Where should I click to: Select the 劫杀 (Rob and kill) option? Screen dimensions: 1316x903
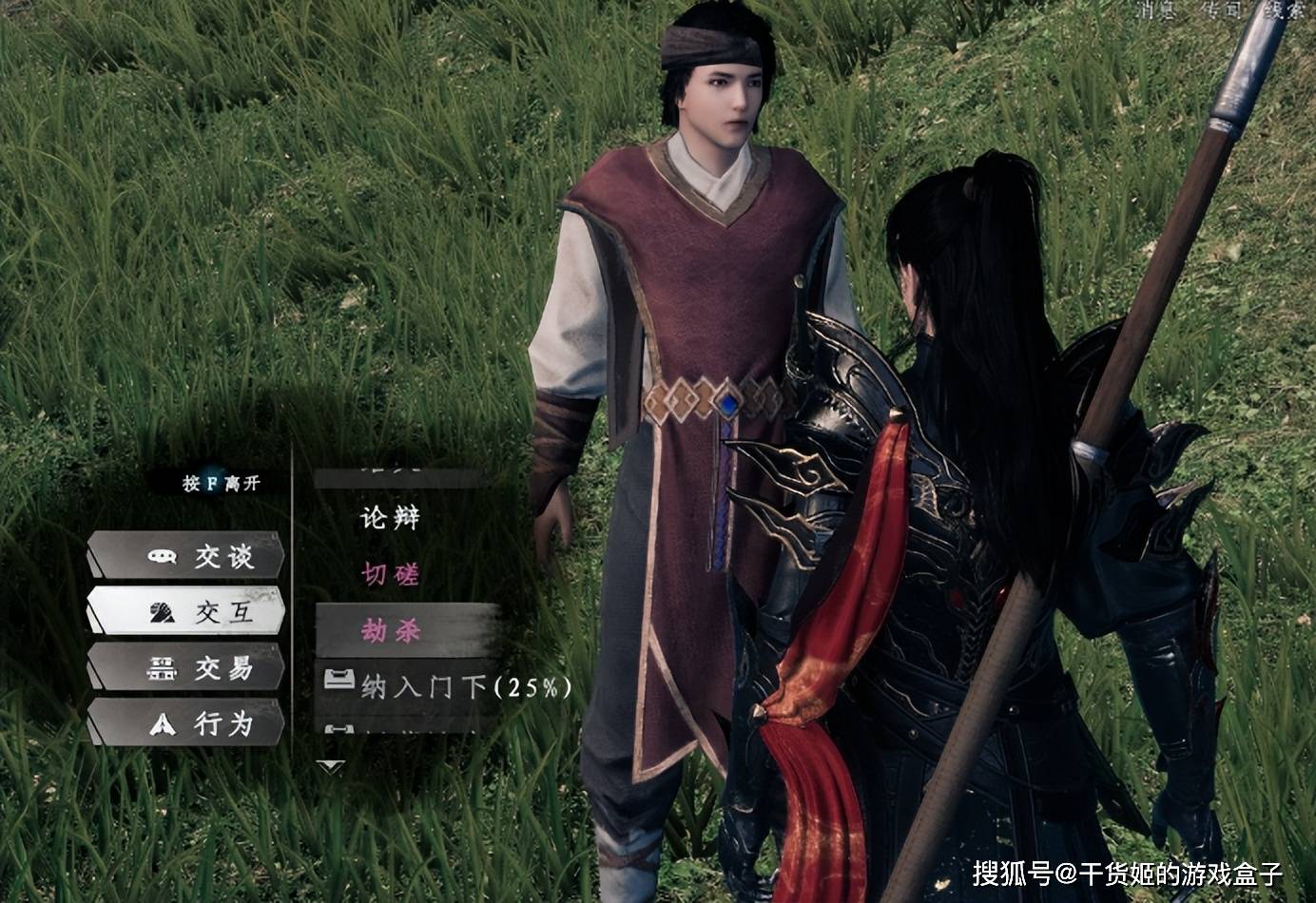click(390, 629)
